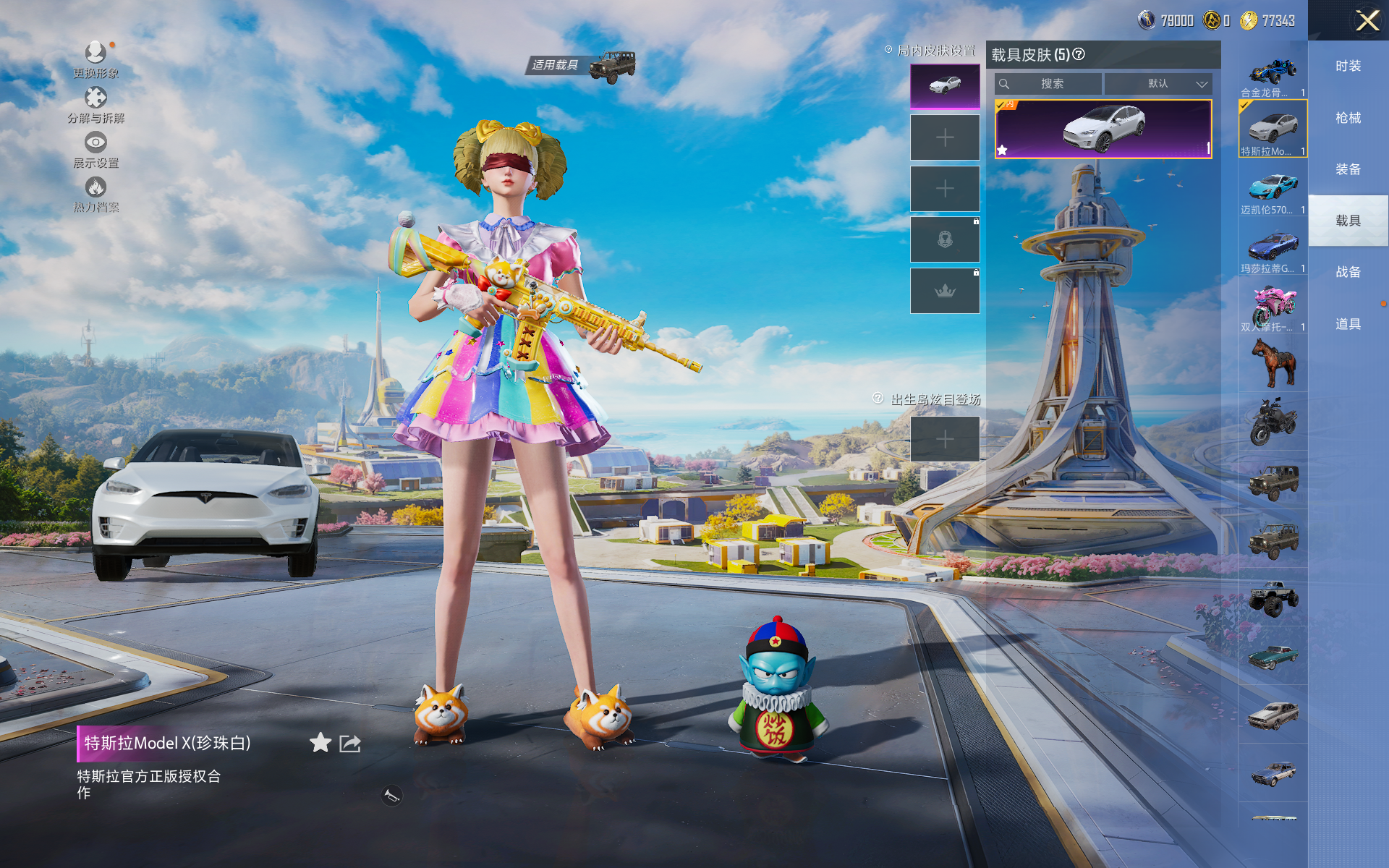1389x868 pixels.
Task: Favorite the Tesla Model X with star
Action: (x=320, y=743)
